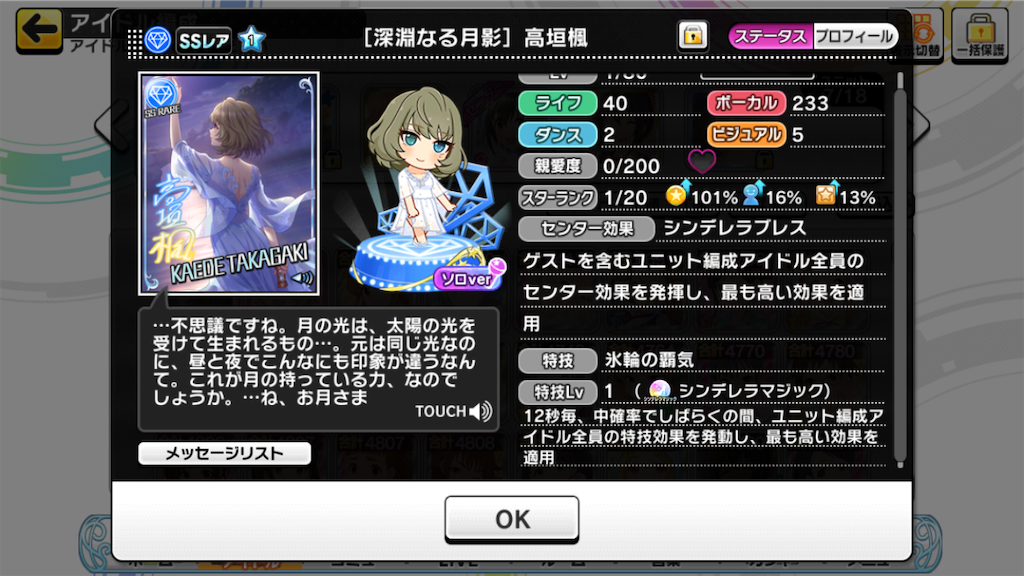Viewport: 1024px width, 576px height.
Task: Go back with the yellow arrow button
Action: coord(39,30)
